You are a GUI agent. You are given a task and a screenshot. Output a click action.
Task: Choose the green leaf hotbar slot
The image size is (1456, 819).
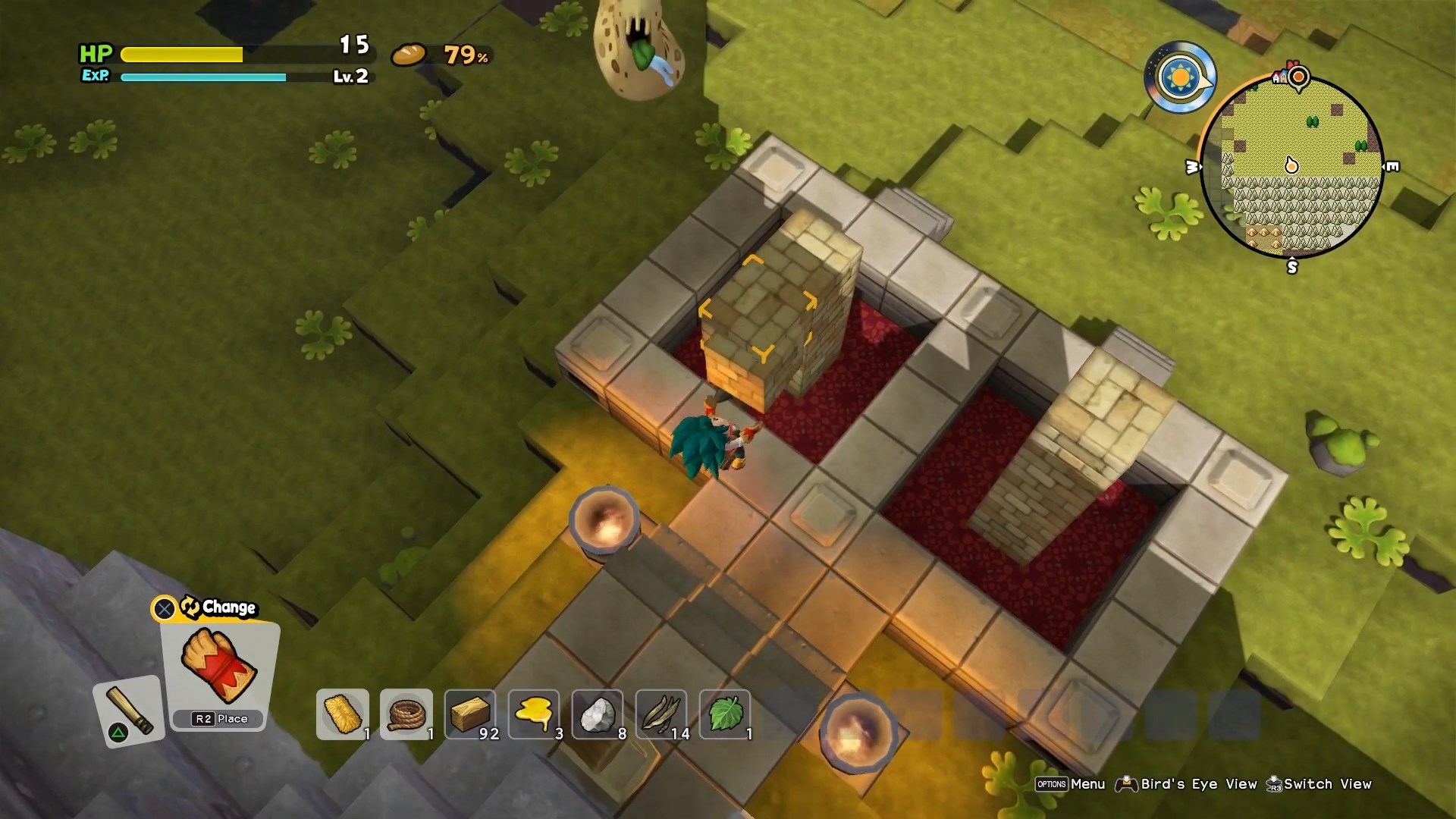click(x=725, y=714)
